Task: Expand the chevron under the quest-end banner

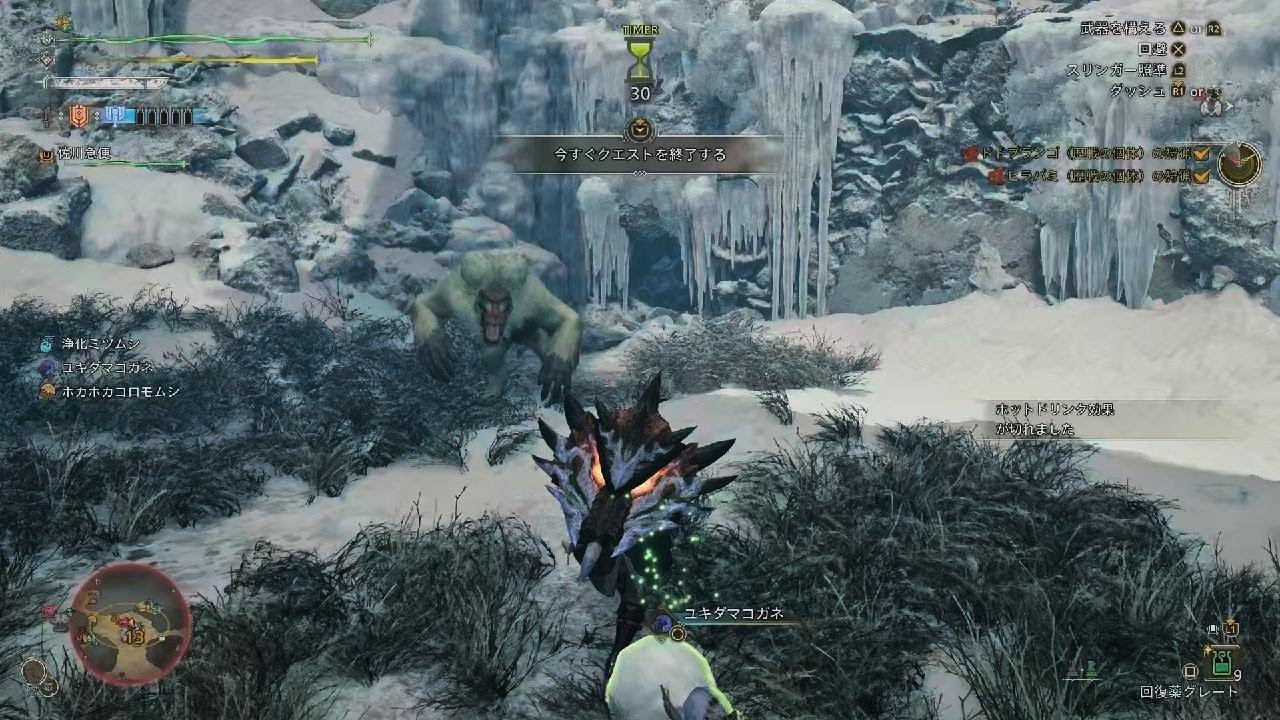Action: (x=640, y=172)
